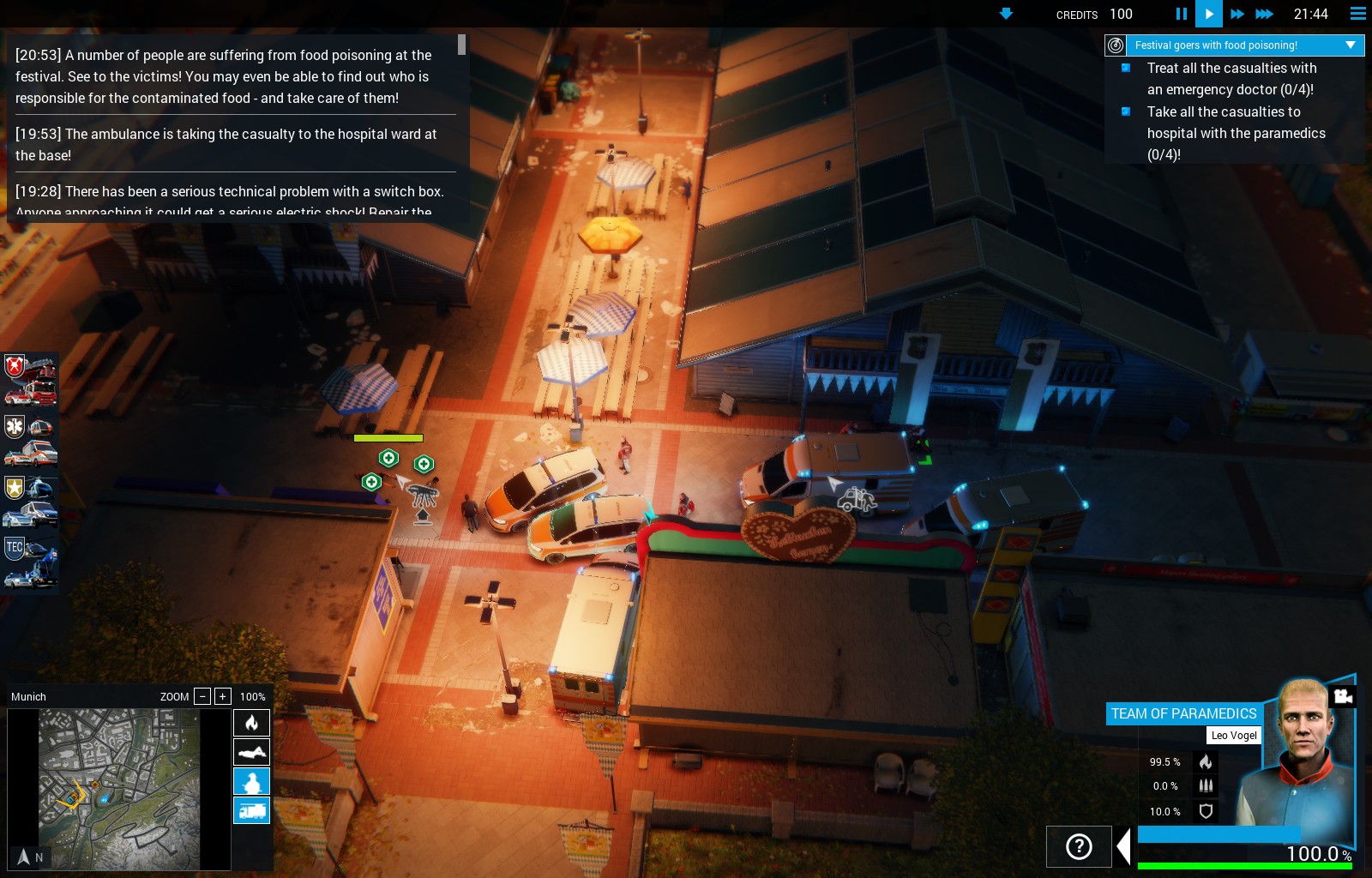
Task: Click the camera icon on paramedic portrait
Action: click(x=1343, y=696)
